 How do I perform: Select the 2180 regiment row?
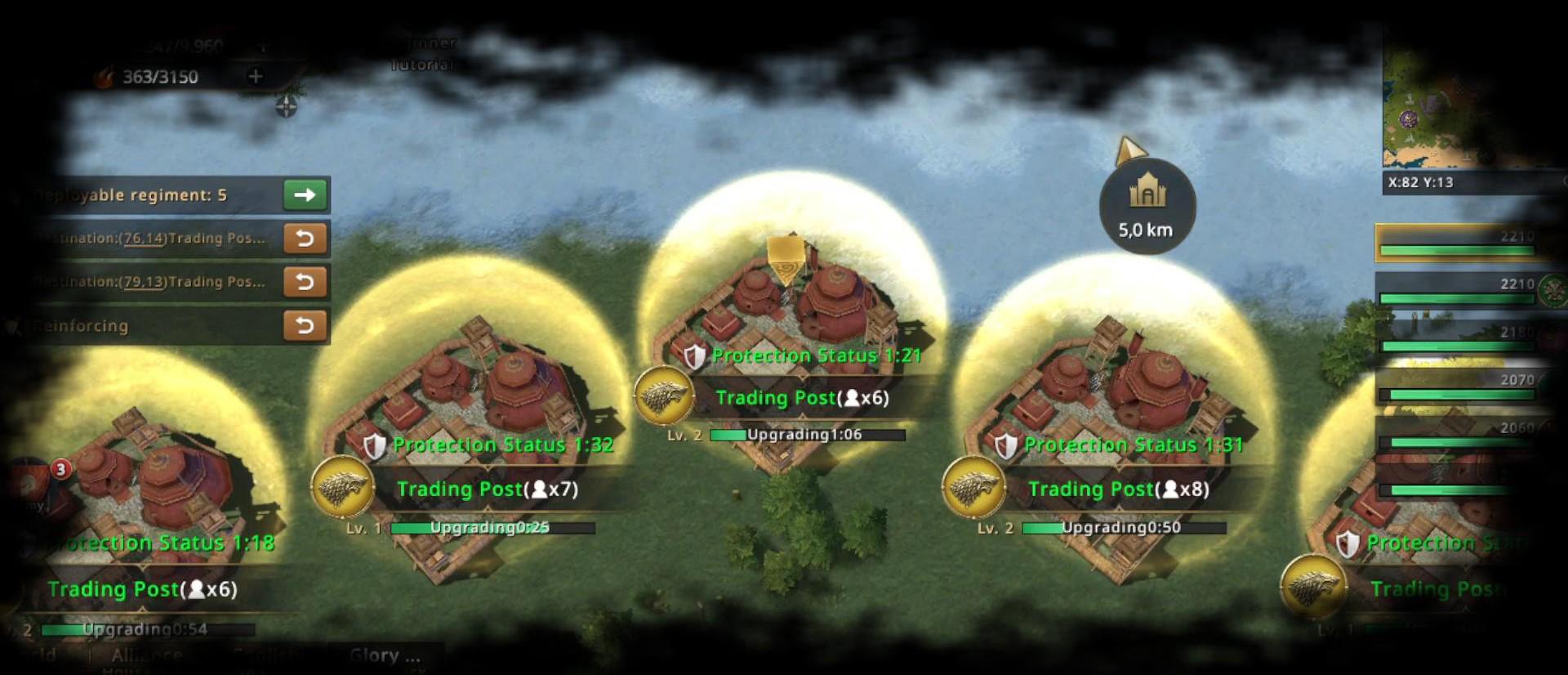pos(1458,339)
